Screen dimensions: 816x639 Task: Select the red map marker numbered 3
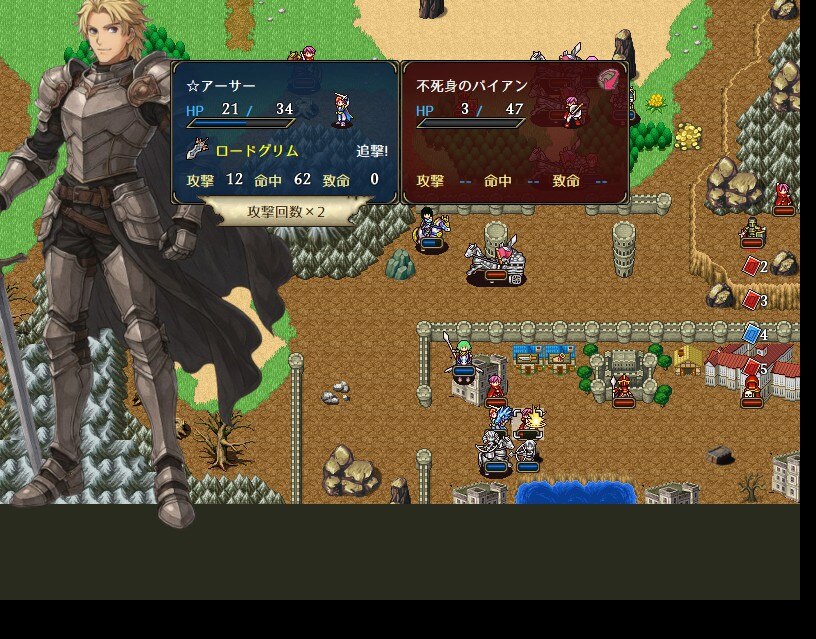point(753,299)
